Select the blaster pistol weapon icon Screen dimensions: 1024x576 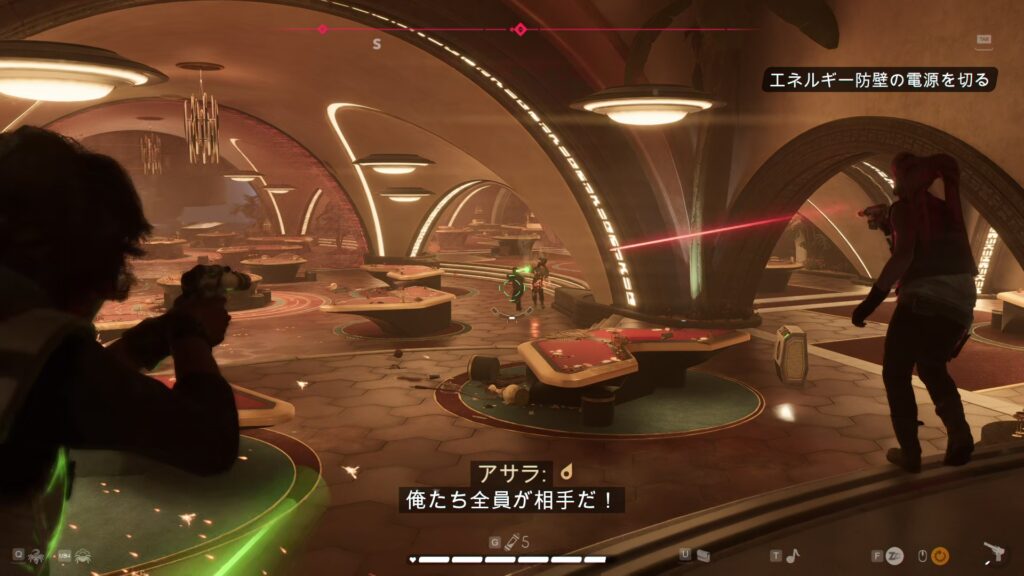(993, 553)
